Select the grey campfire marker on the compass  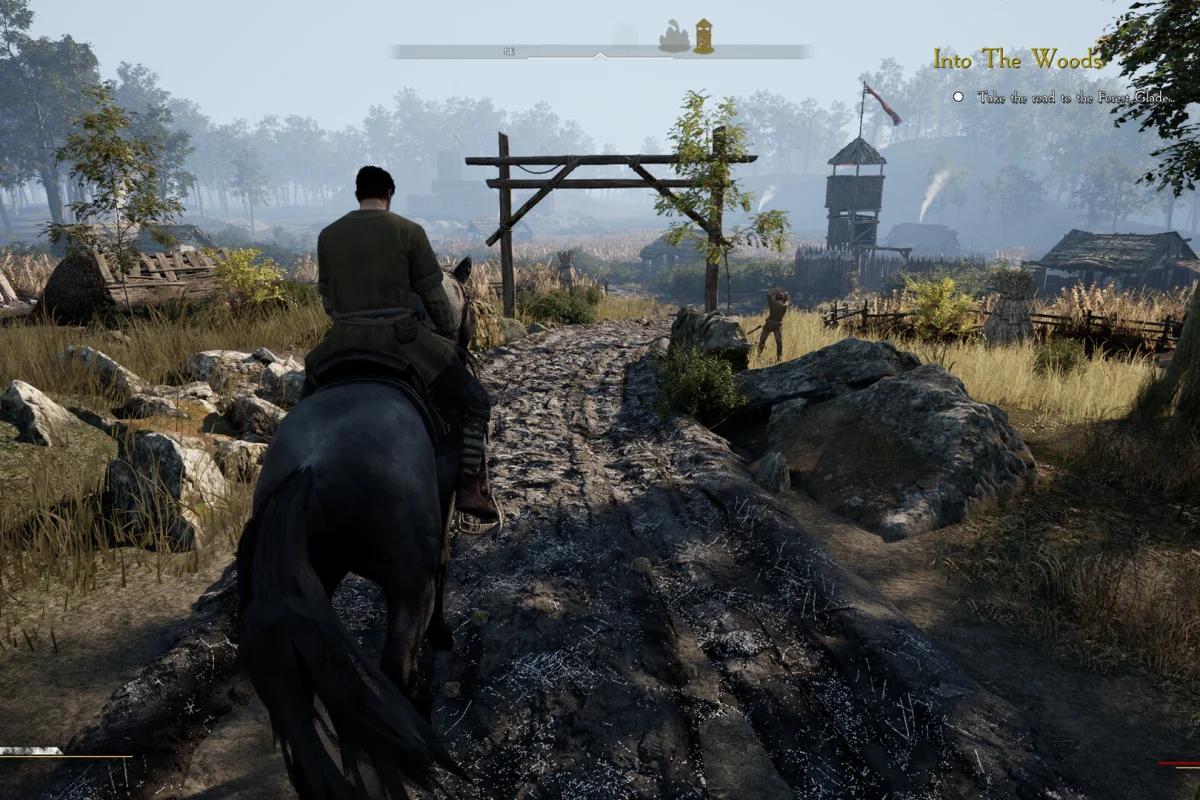click(x=674, y=38)
